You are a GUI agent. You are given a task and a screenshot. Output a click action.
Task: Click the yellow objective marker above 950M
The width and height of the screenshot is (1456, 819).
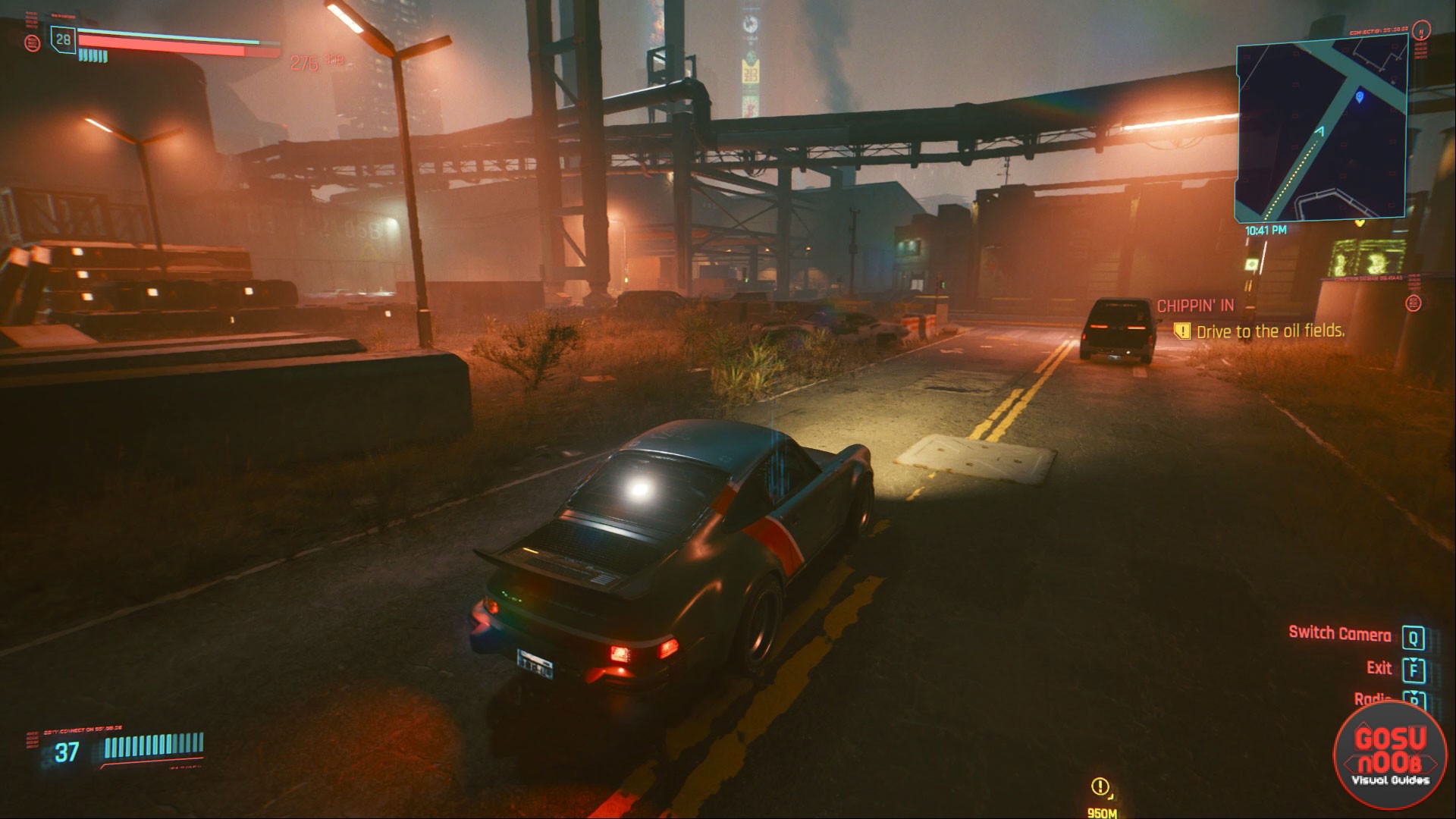(1100, 786)
